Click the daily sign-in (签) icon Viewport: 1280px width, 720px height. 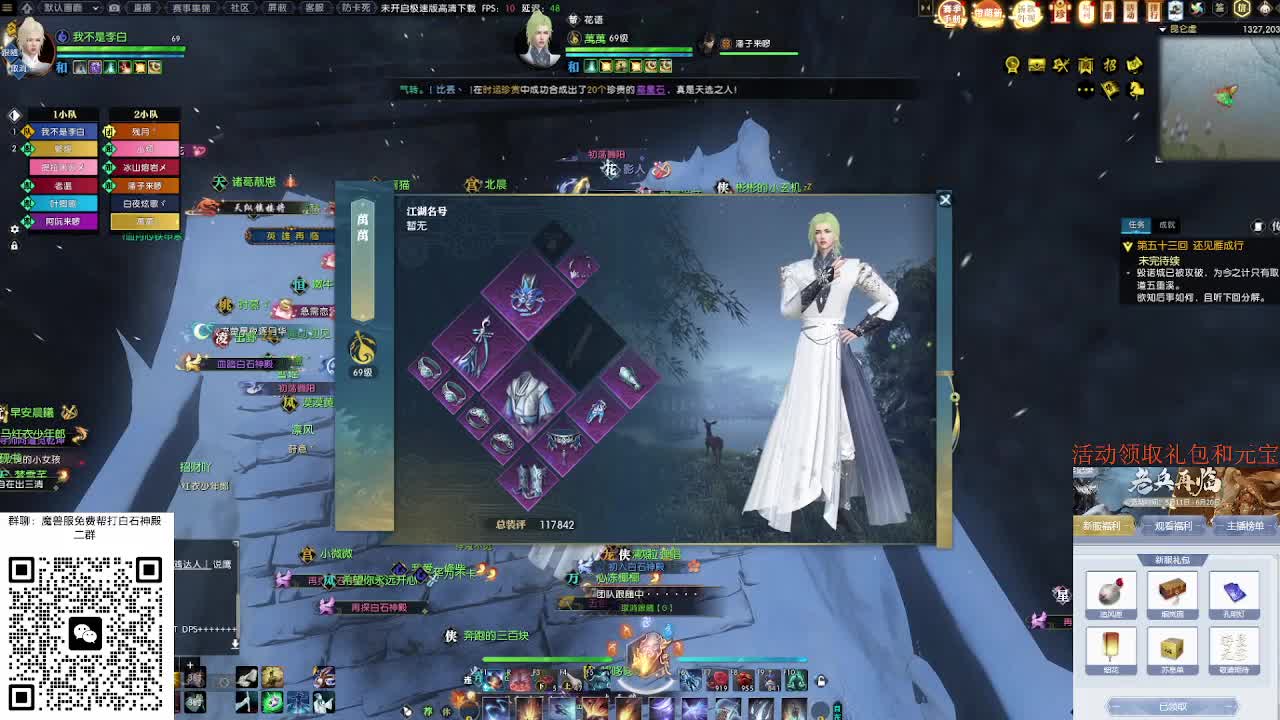[1220, 9]
